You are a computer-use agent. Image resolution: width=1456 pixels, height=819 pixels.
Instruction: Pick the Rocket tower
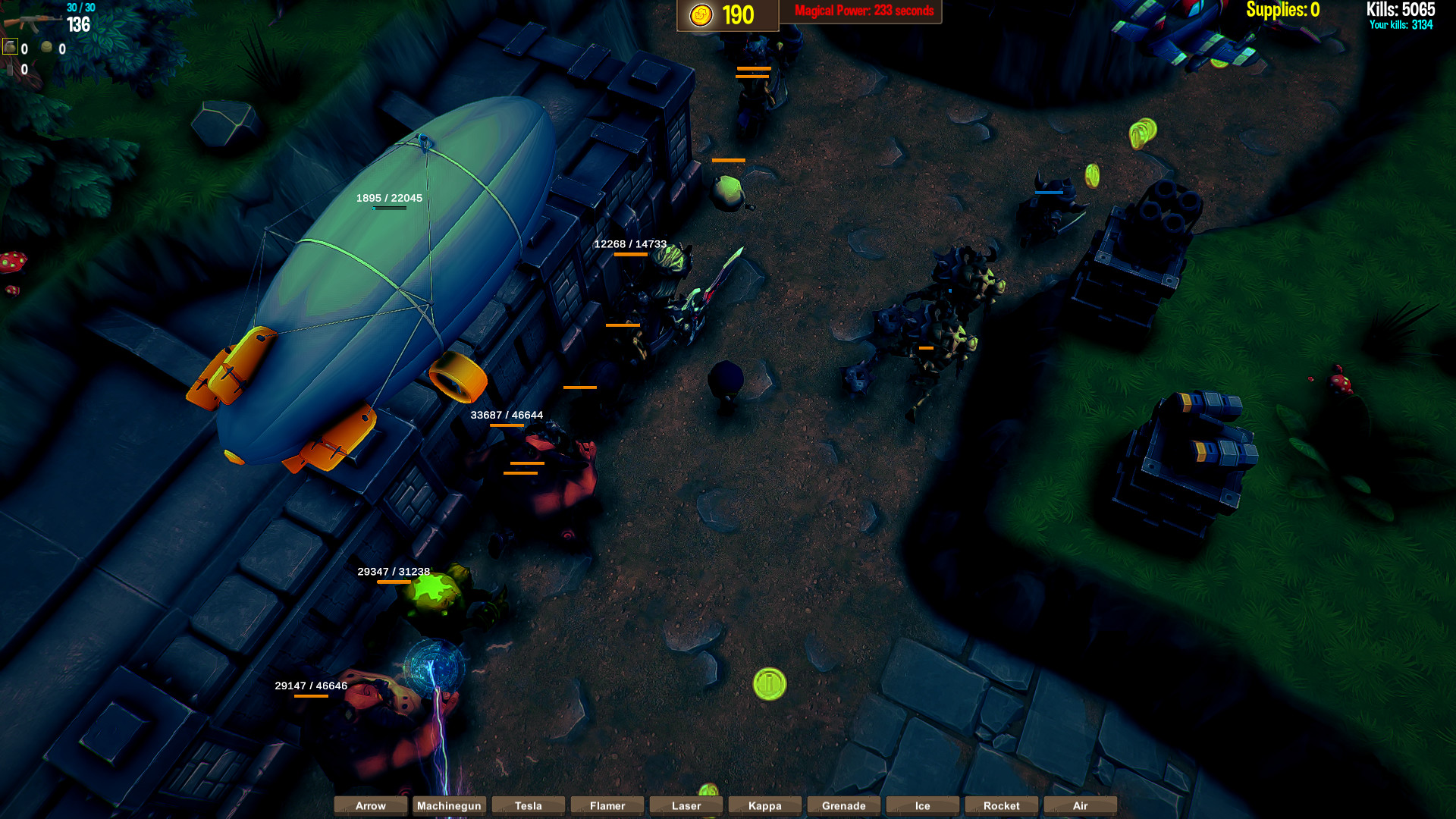click(1002, 805)
